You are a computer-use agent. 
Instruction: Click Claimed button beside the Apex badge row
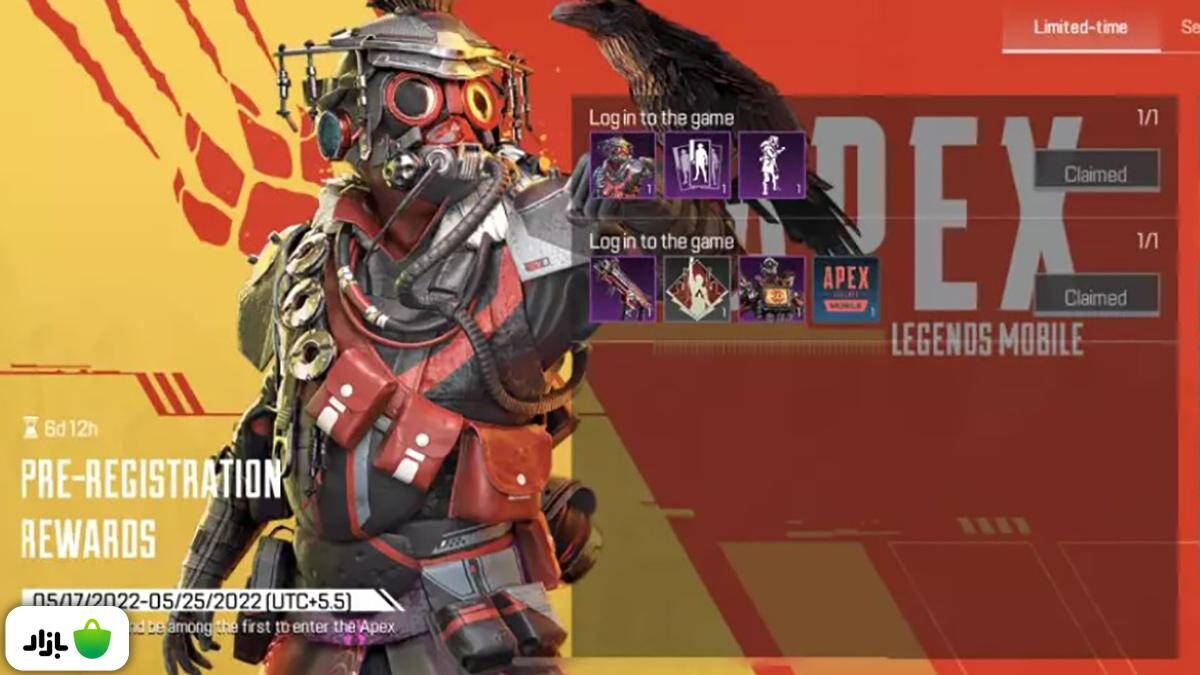1096,296
